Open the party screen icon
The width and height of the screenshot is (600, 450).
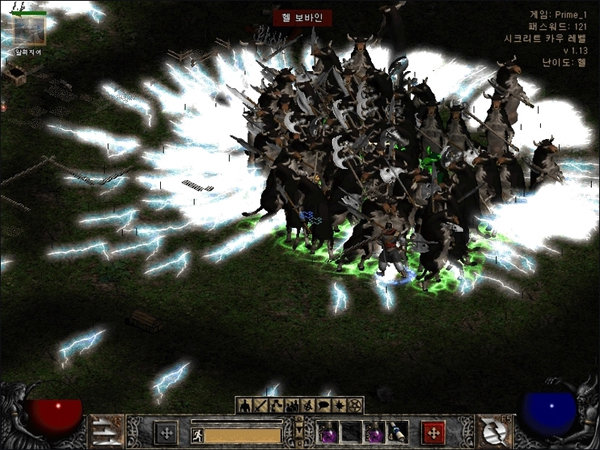(291, 406)
